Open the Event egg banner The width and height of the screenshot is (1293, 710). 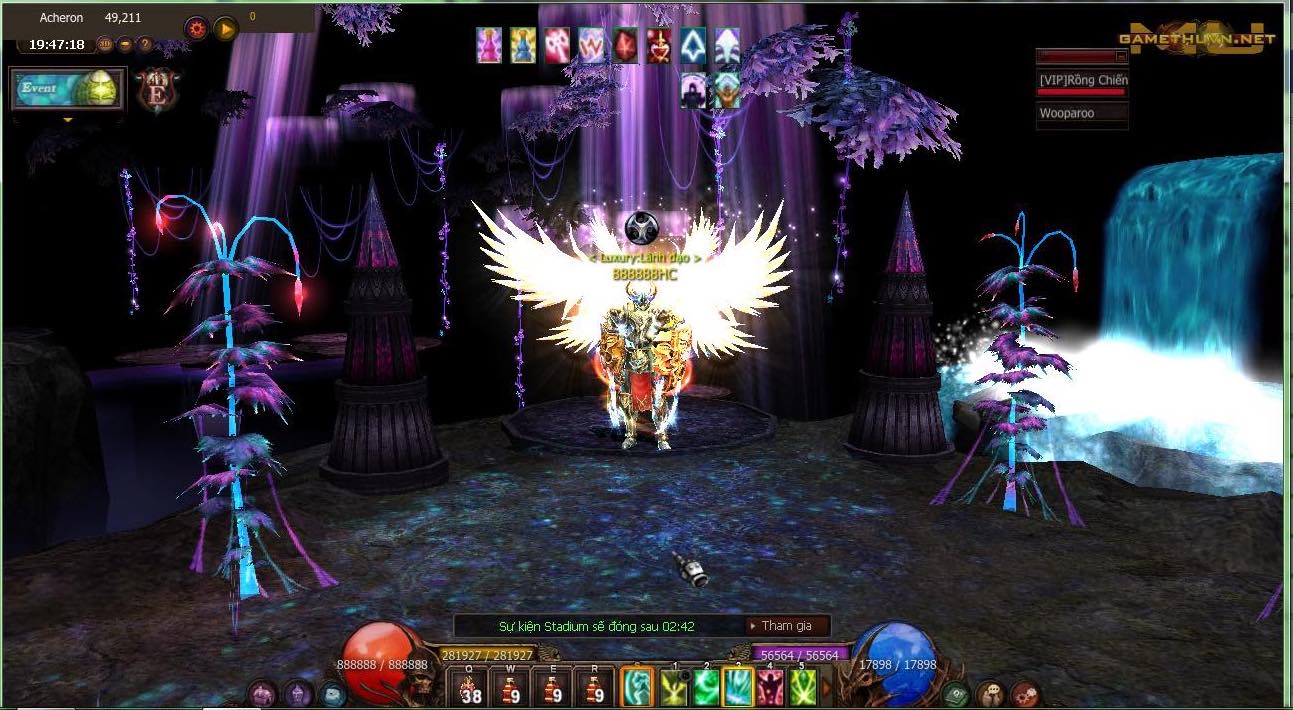pyautogui.click(x=68, y=89)
